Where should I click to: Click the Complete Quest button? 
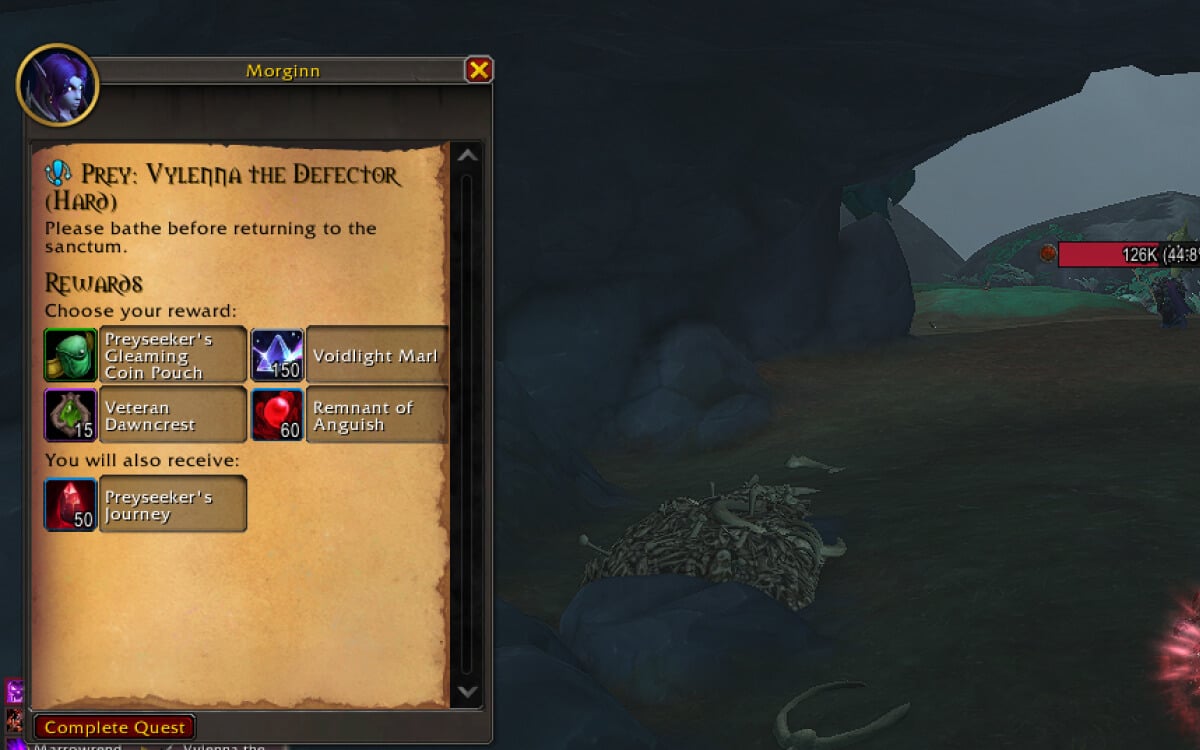(x=115, y=727)
